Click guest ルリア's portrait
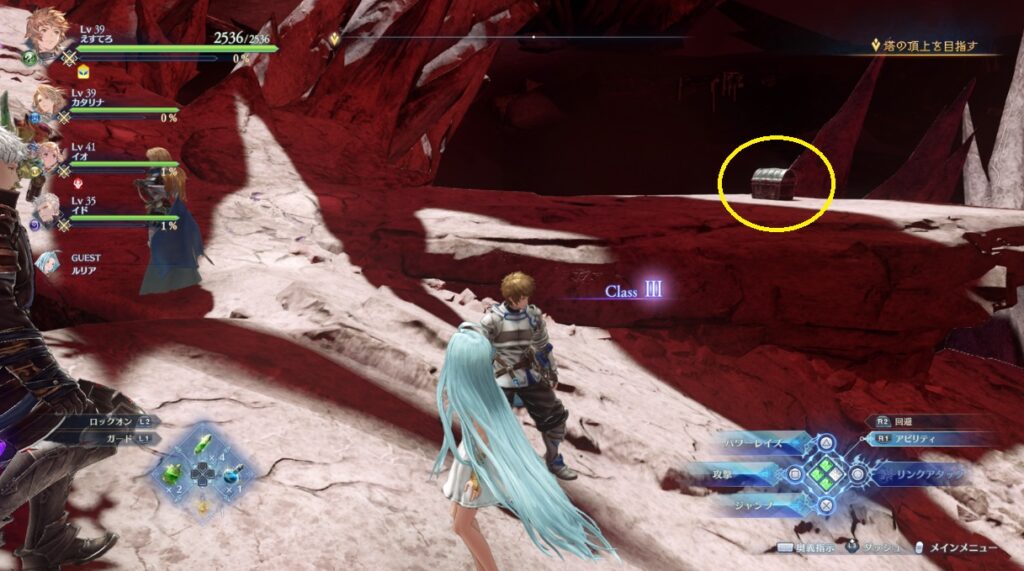1024x571 pixels. point(46,262)
